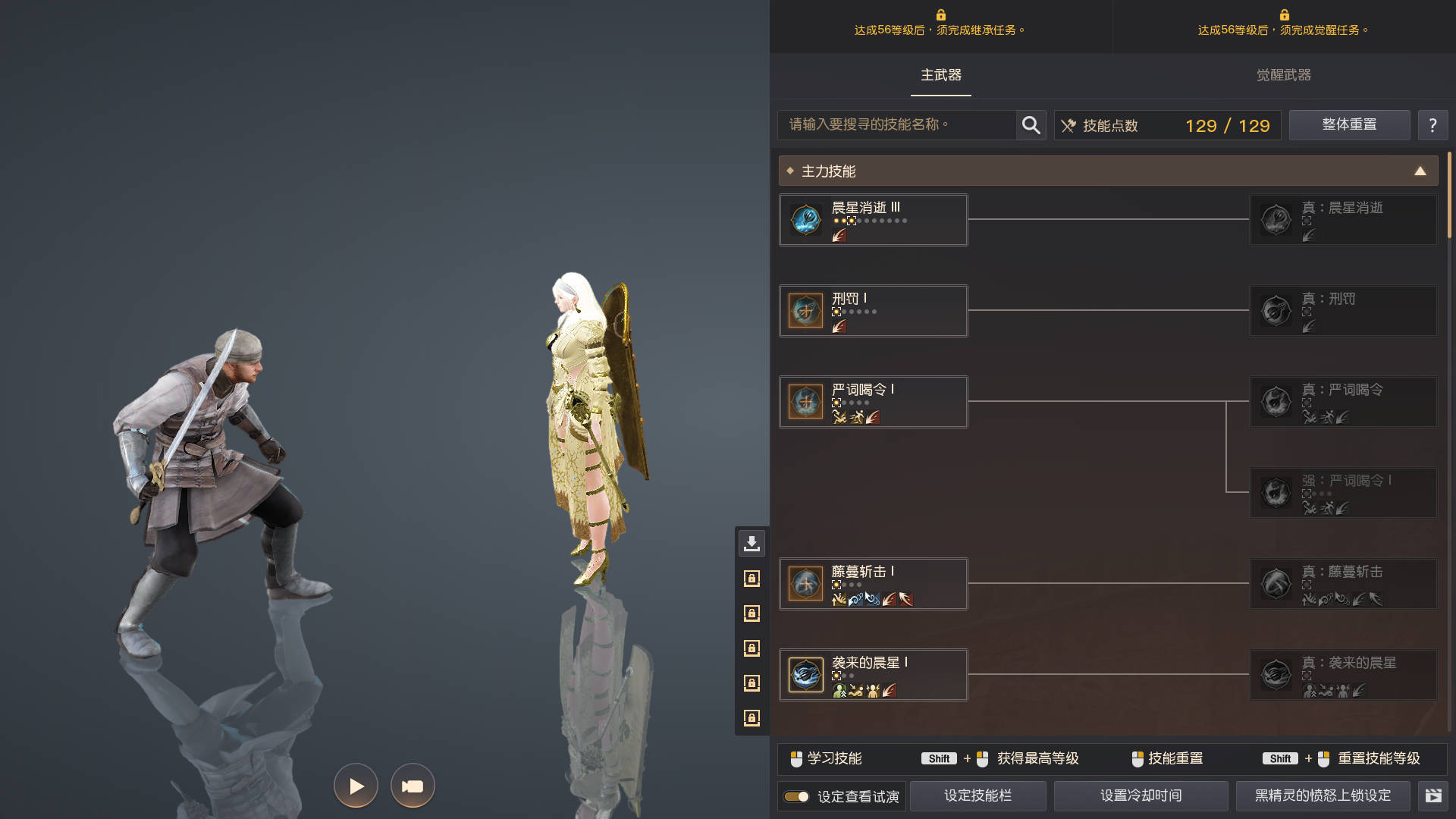
Task: Click the video clip icon beside 黑精灵的愤怒上锁设定
Action: pyautogui.click(x=1436, y=795)
